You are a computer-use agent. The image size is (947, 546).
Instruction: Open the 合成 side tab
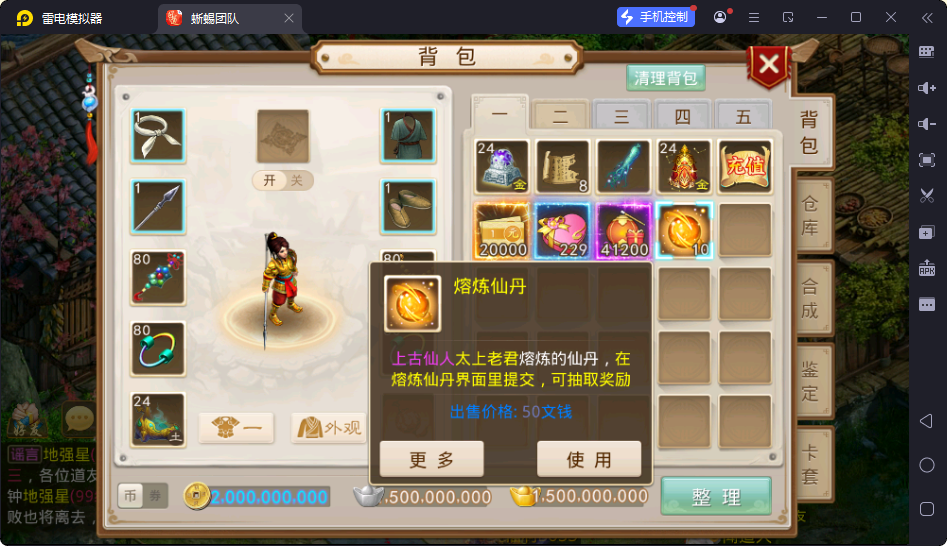tap(810, 298)
